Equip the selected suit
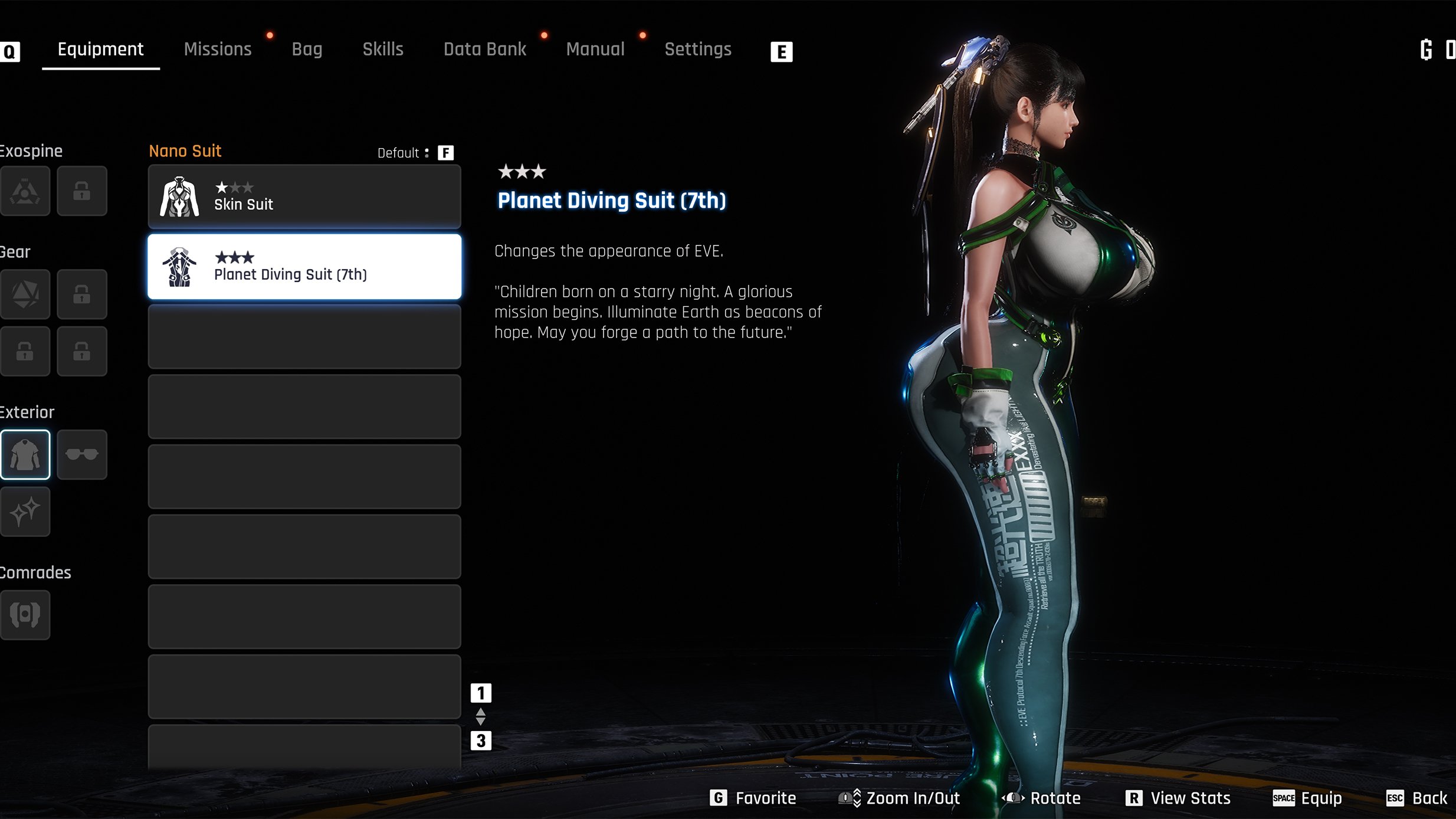Image resolution: width=1456 pixels, height=819 pixels. 1307,798
